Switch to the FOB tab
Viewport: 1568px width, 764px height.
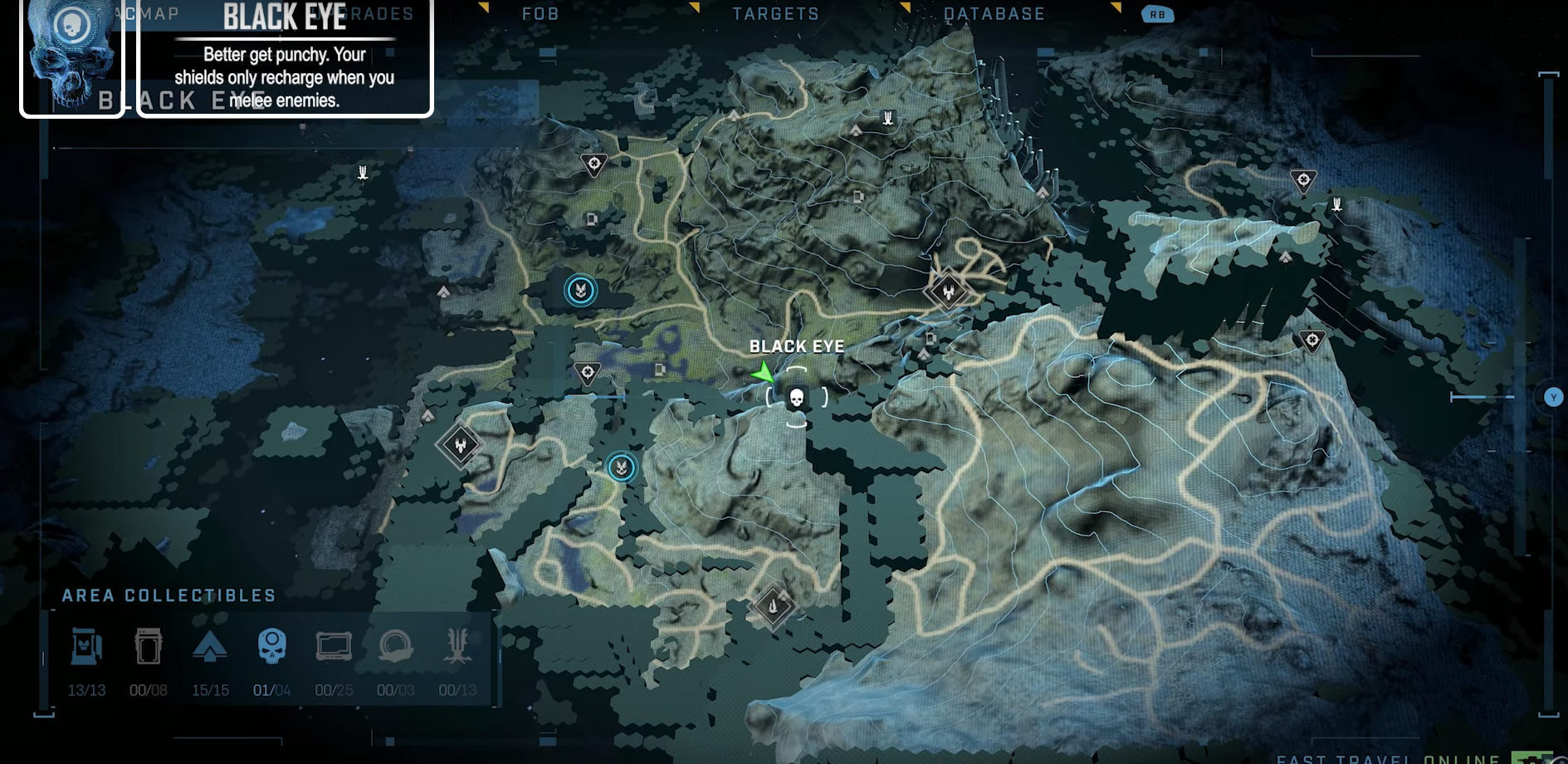click(540, 14)
